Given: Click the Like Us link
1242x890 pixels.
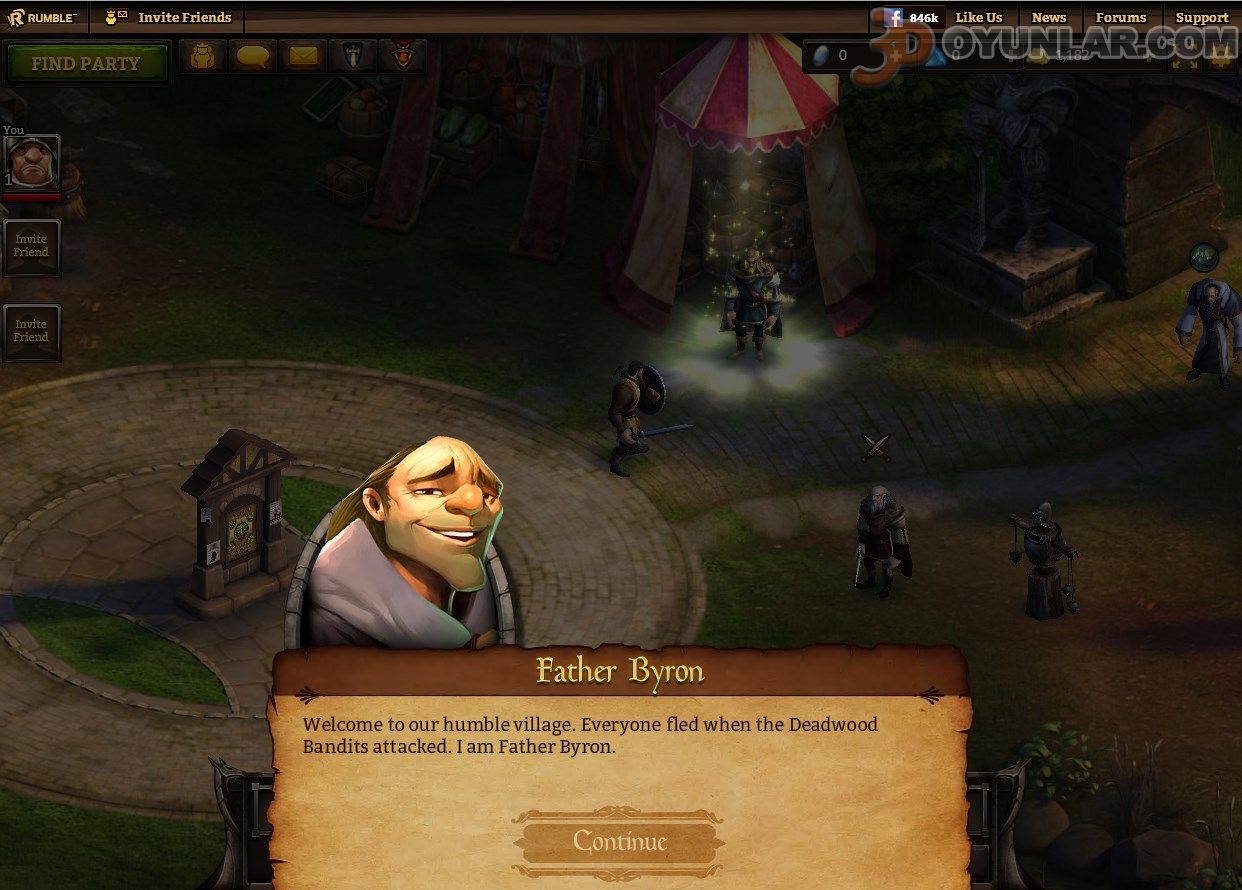Looking at the screenshot, I should [x=978, y=17].
